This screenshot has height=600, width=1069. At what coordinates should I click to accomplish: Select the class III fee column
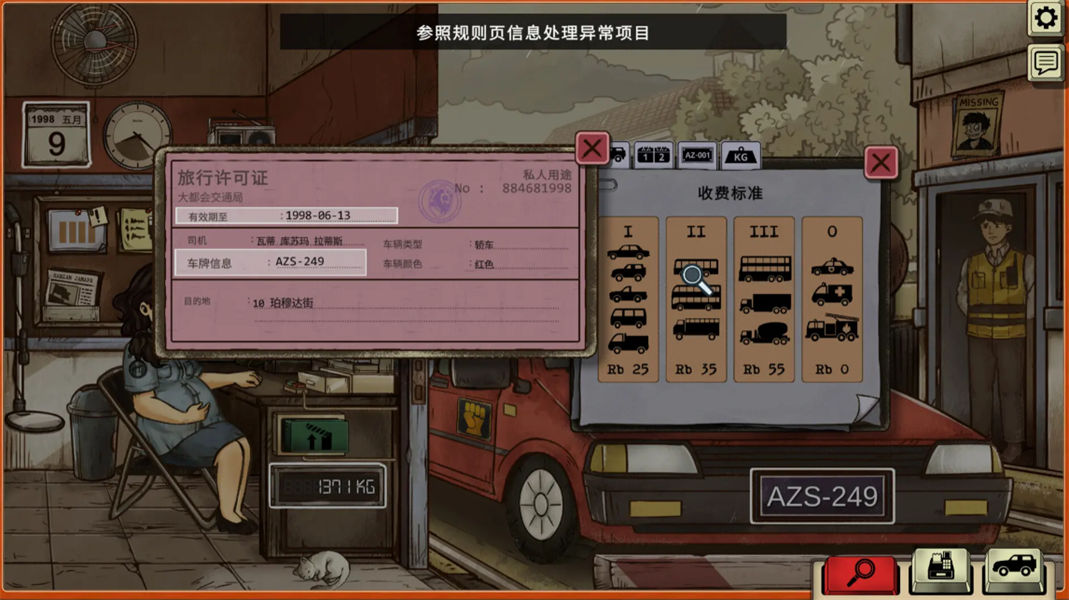click(764, 299)
